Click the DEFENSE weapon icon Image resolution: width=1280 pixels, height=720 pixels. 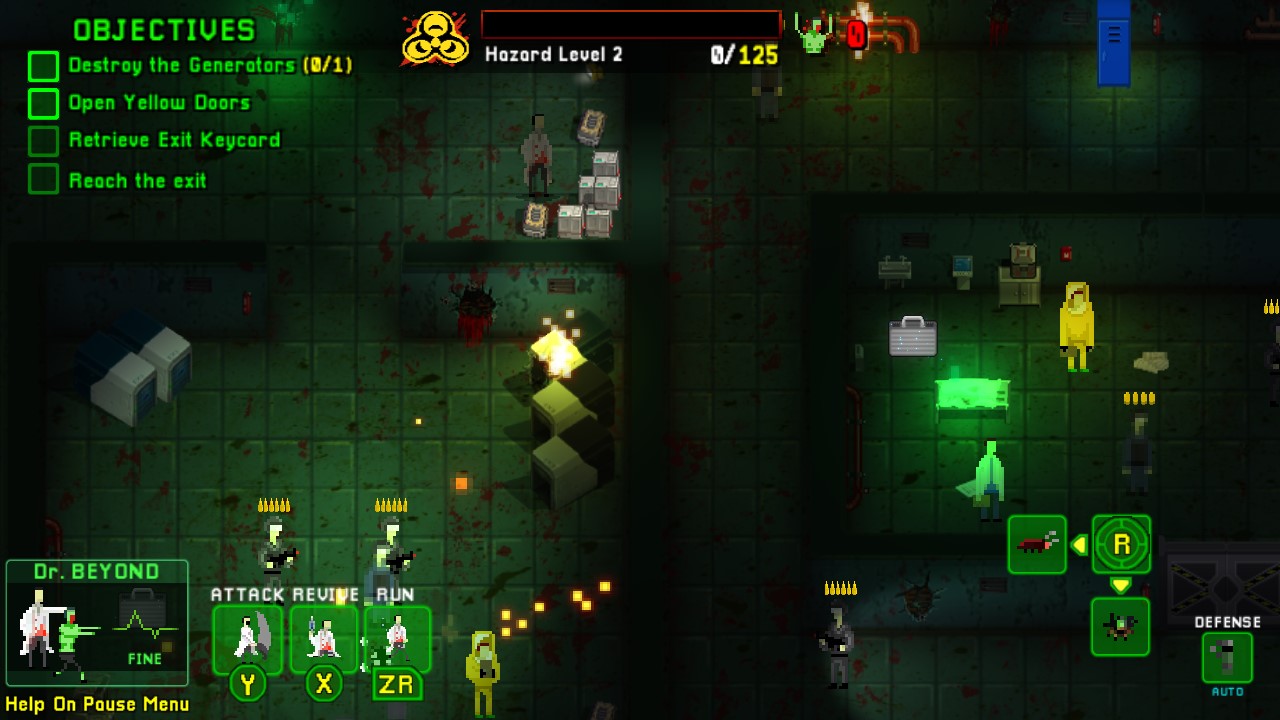[x=1227, y=657]
